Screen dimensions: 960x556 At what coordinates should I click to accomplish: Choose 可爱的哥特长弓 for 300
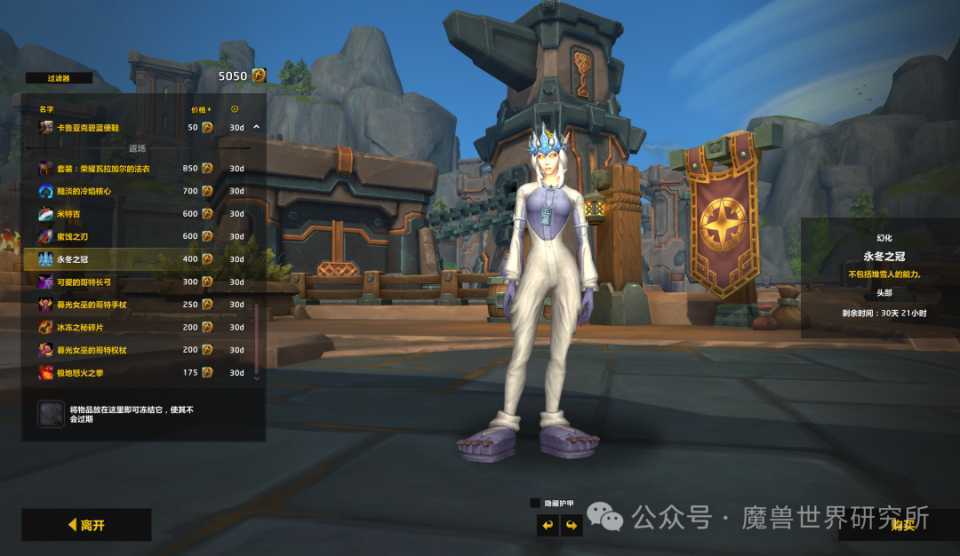pyautogui.click(x=120, y=282)
